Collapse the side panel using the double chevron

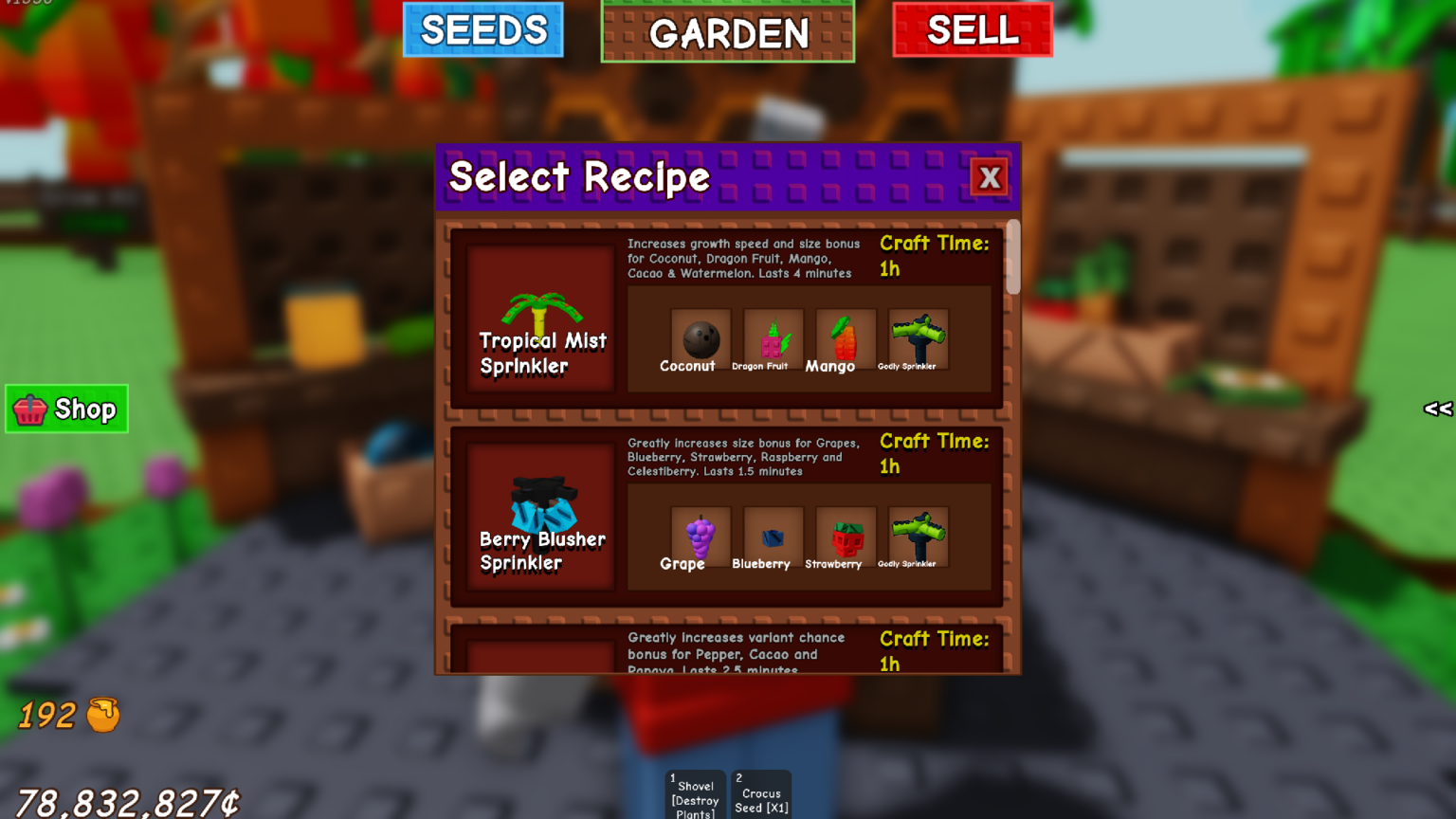click(x=1437, y=409)
